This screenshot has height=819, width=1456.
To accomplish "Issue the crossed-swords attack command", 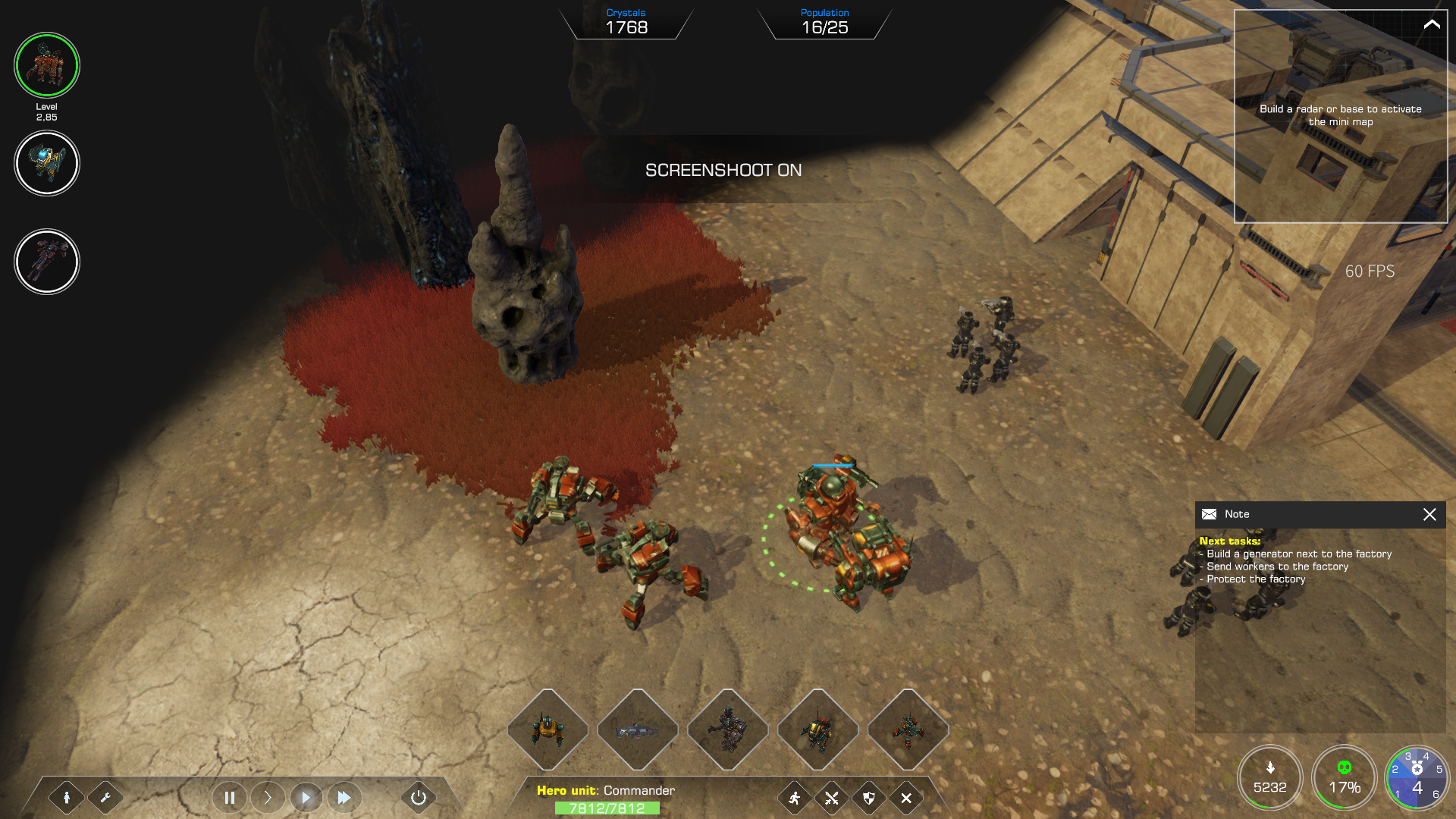I will tap(832, 798).
